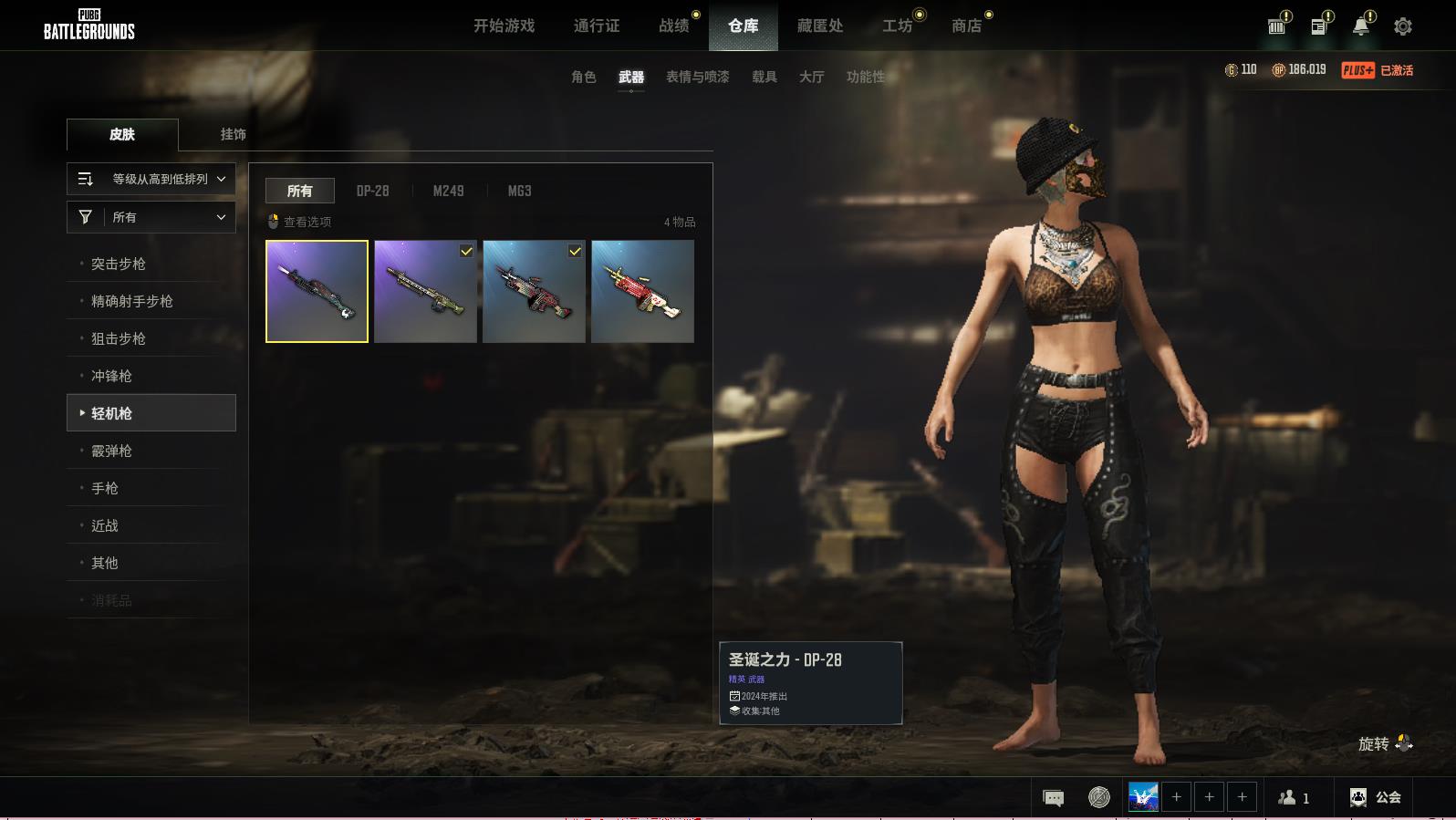Screen dimensions: 1456x820
Task: Choose the 突击步枪 assault rifle category
Action: 119,264
